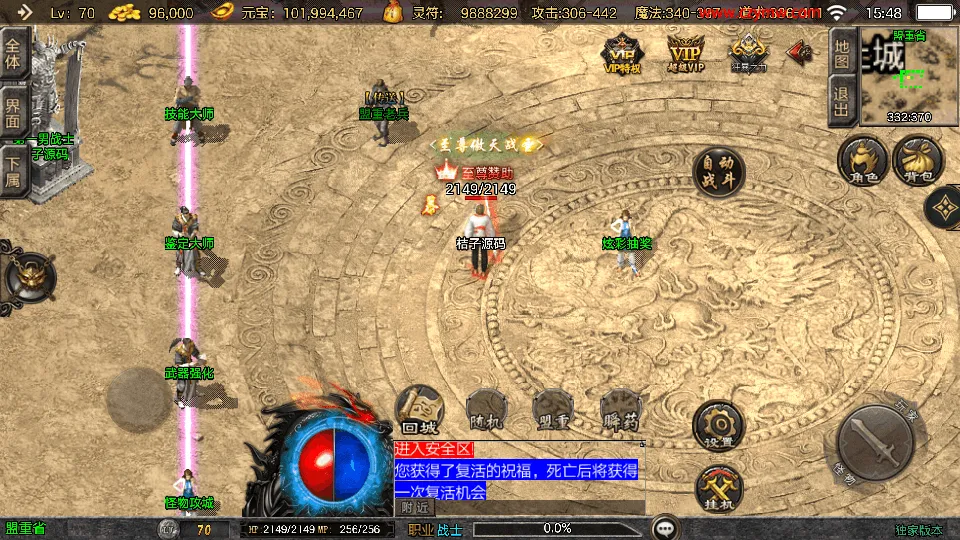
Task: Click the 退出 exit button
Action: click(843, 101)
